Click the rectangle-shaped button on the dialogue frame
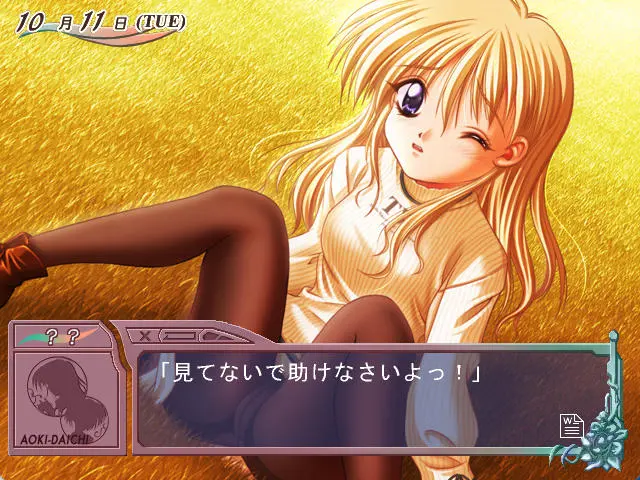 (x=178, y=335)
